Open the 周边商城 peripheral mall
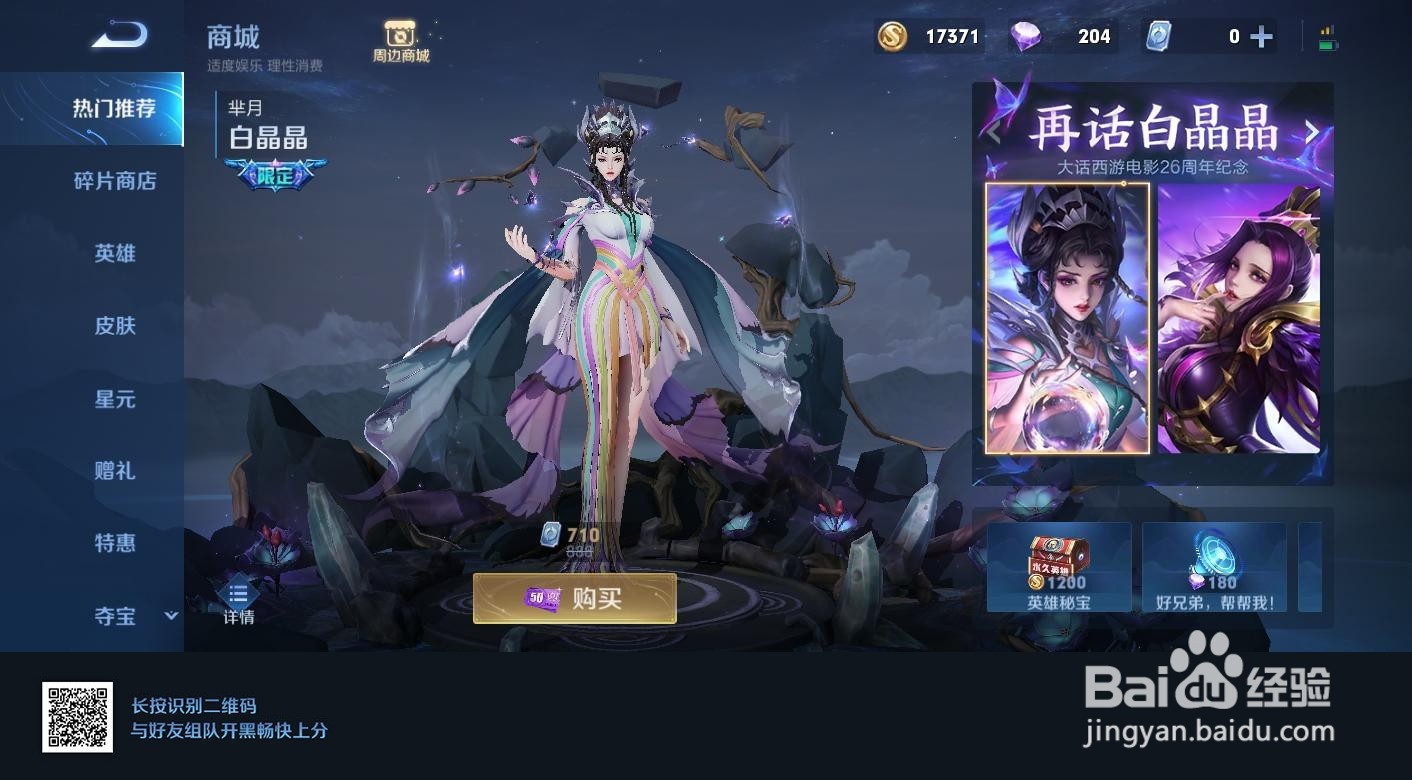The image size is (1412, 780). (x=401, y=37)
